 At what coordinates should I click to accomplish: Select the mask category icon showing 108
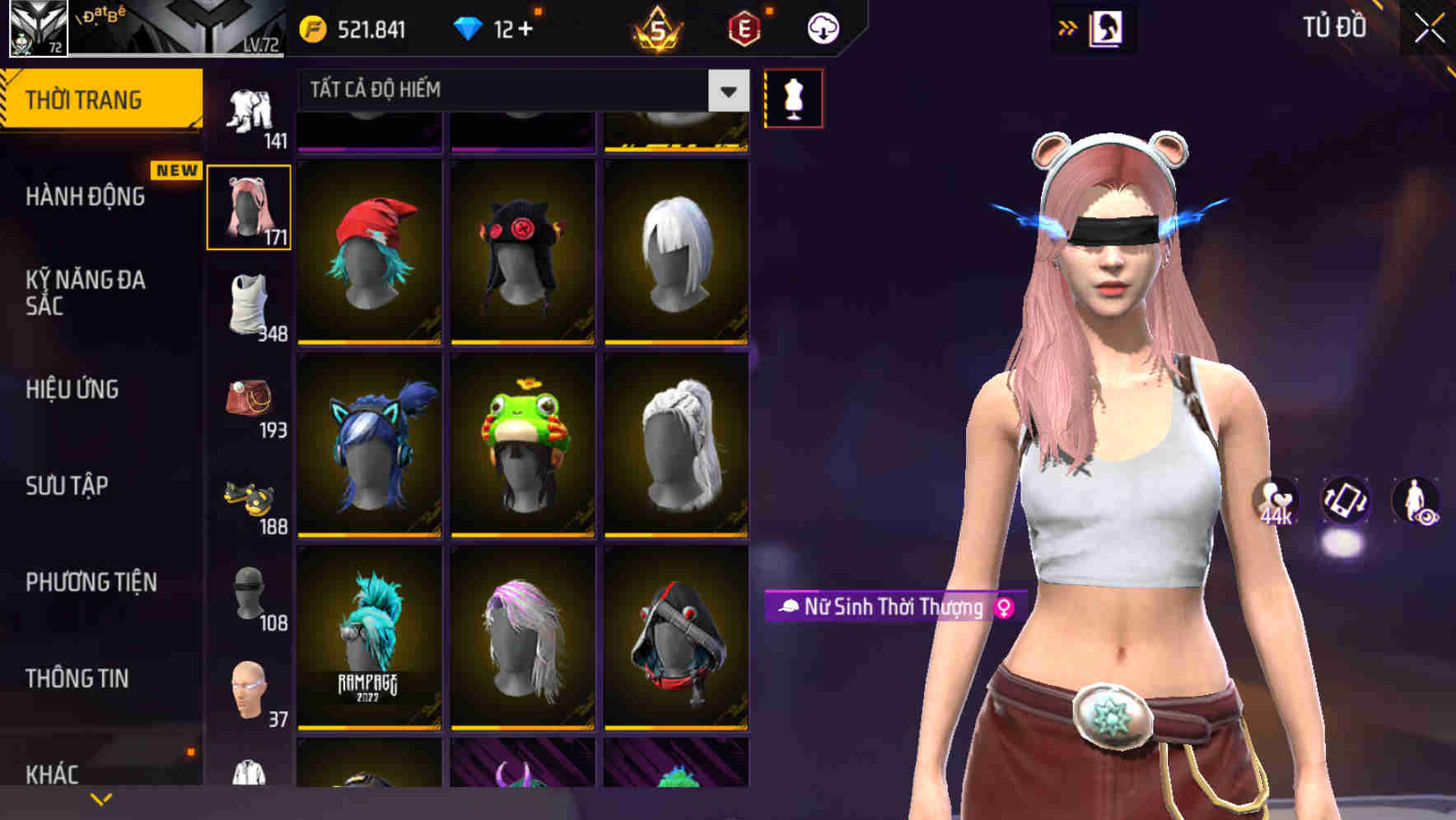pyautogui.click(x=249, y=594)
